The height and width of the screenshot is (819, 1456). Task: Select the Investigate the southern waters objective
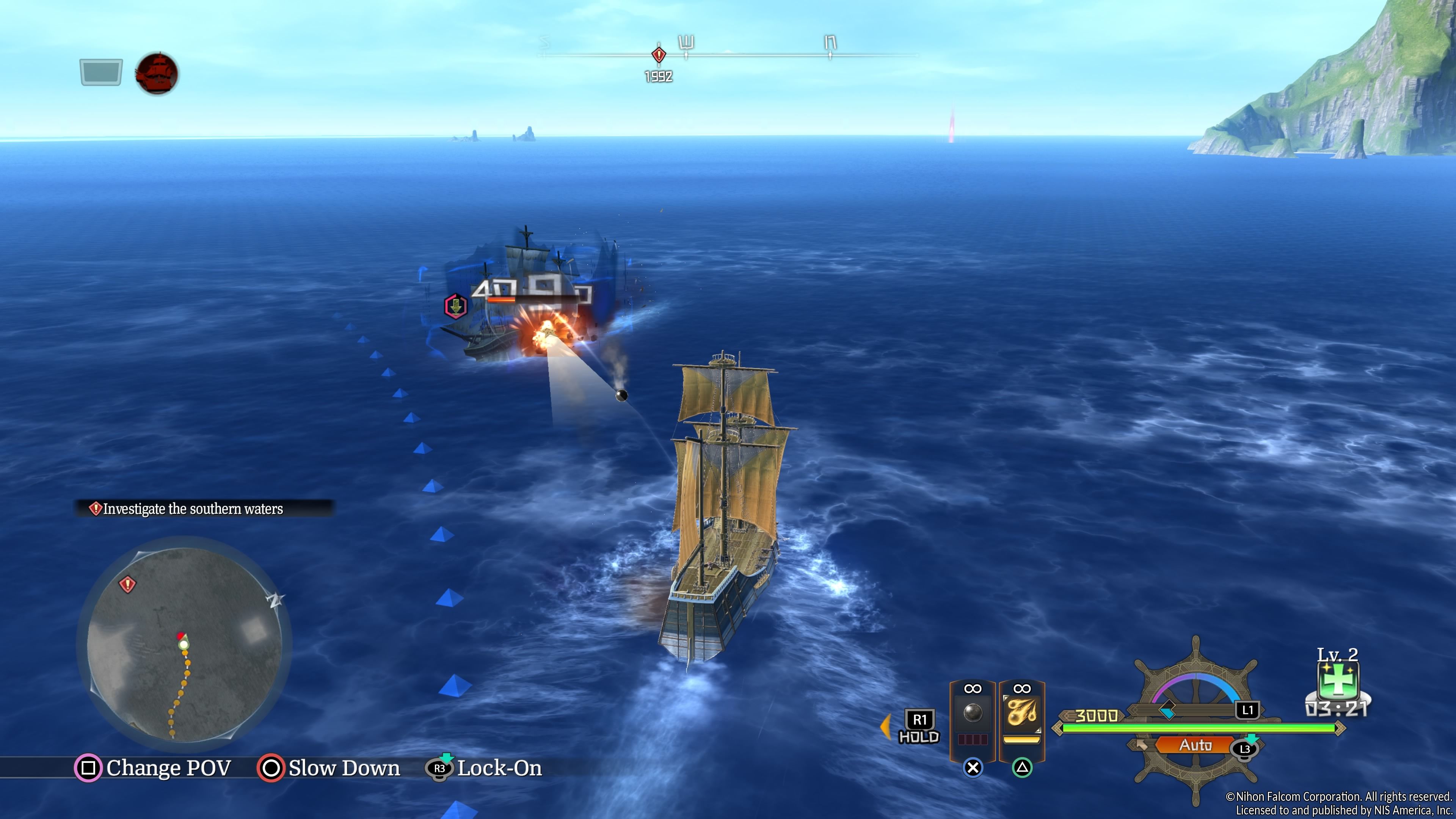(192, 509)
